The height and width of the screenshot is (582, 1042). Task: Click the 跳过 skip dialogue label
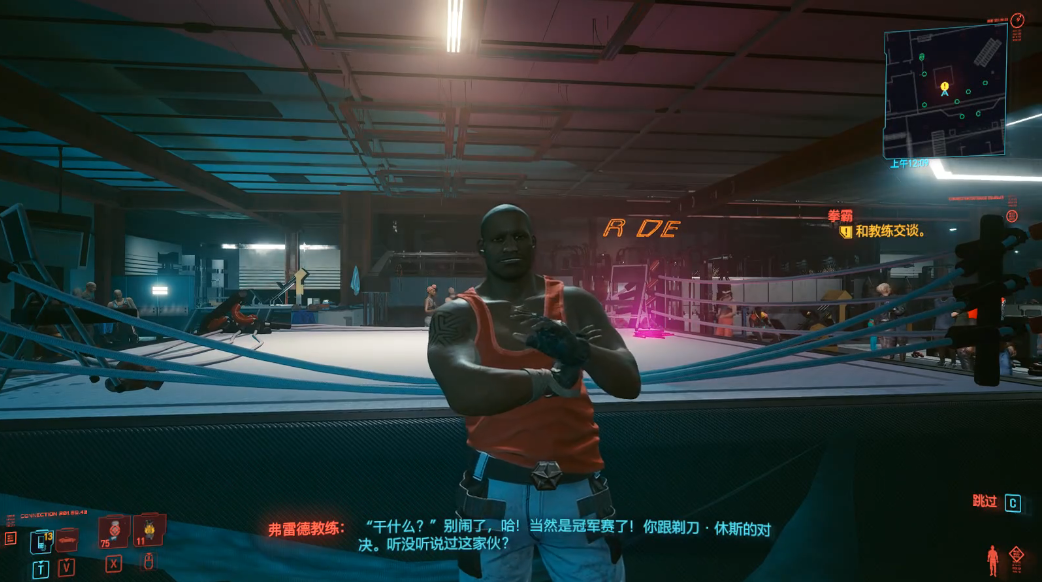tap(985, 502)
